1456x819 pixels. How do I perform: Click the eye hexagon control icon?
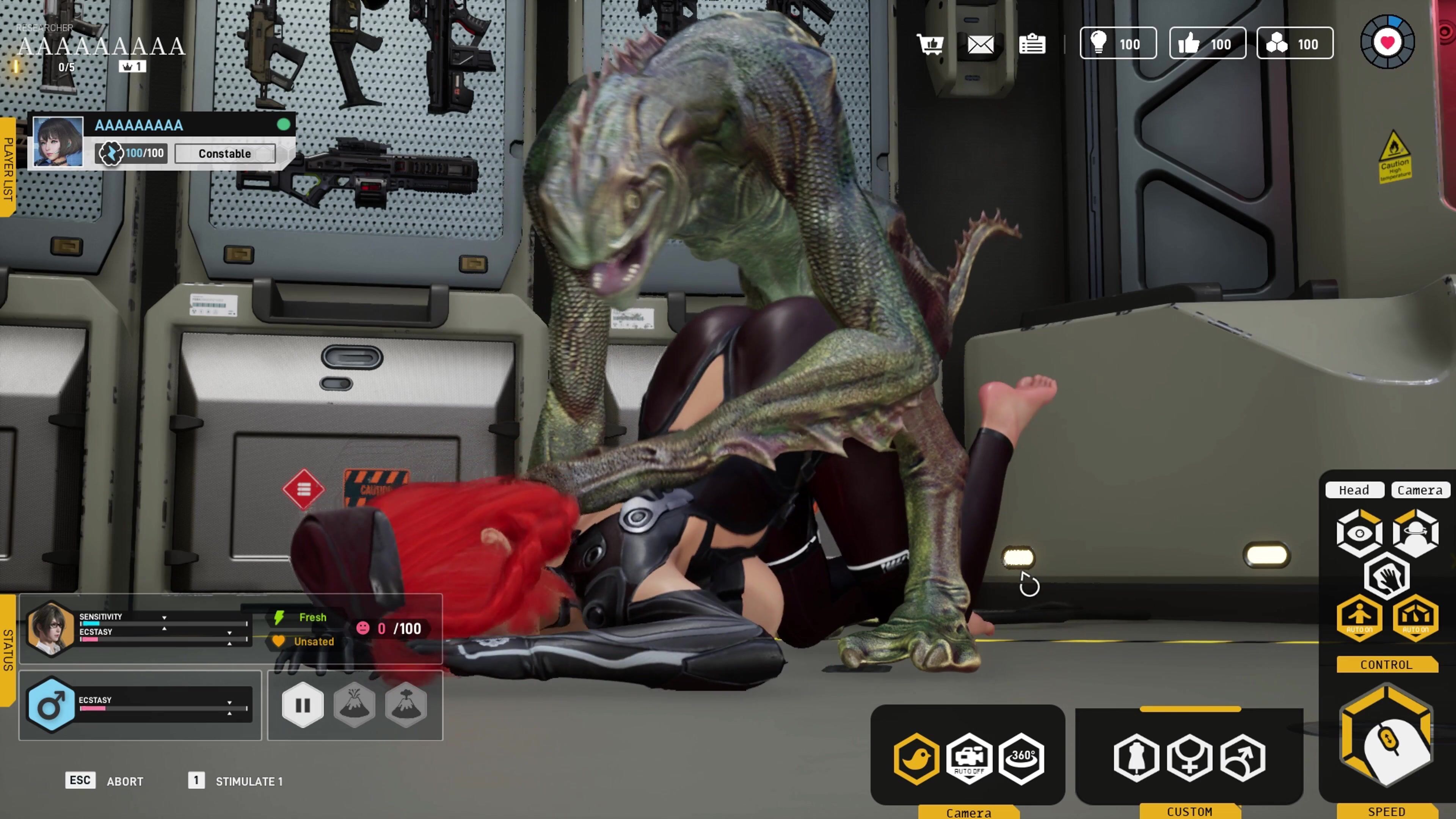point(1359,533)
